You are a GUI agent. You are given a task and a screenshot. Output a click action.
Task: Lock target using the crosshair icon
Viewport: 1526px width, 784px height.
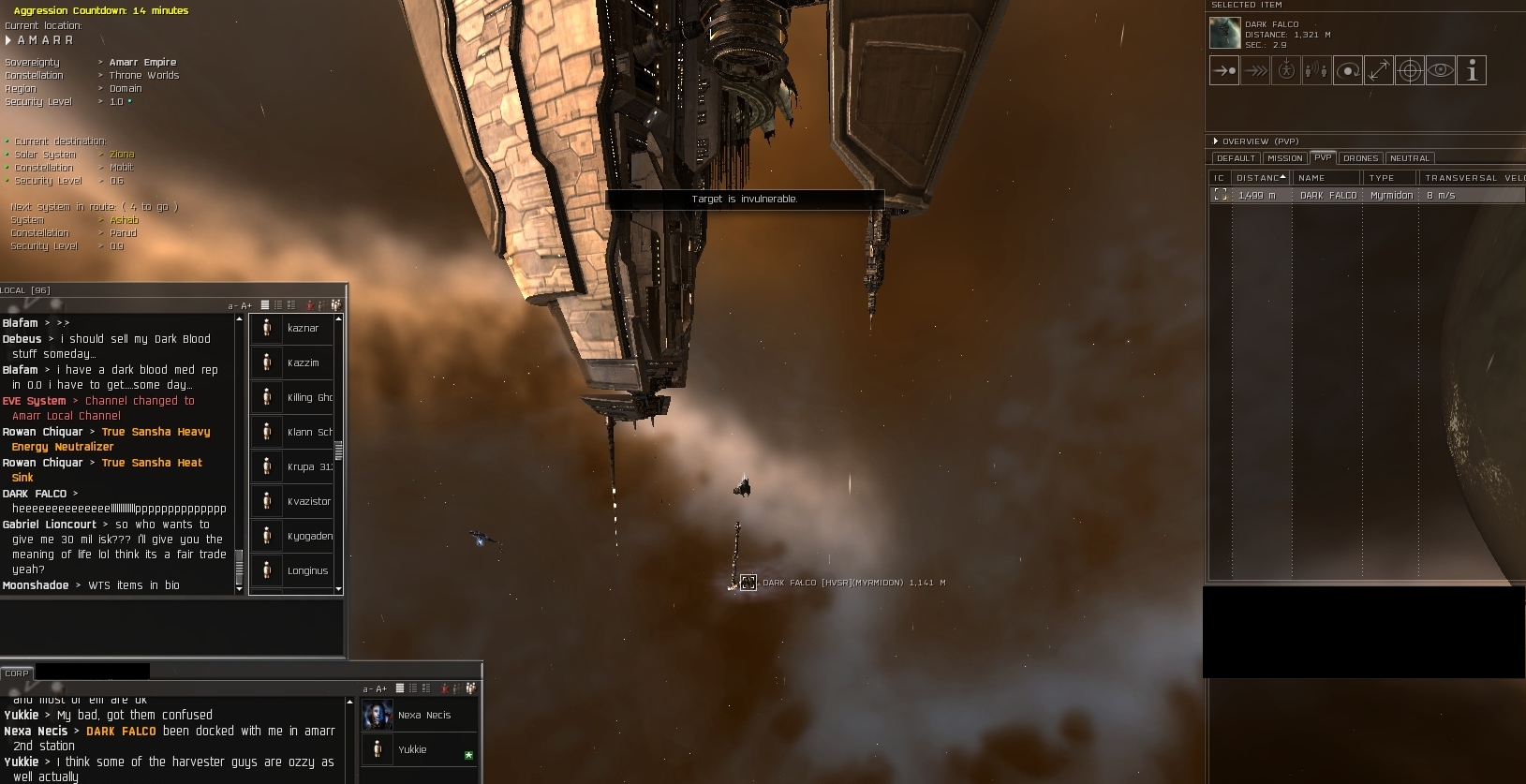(x=1410, y=70)
